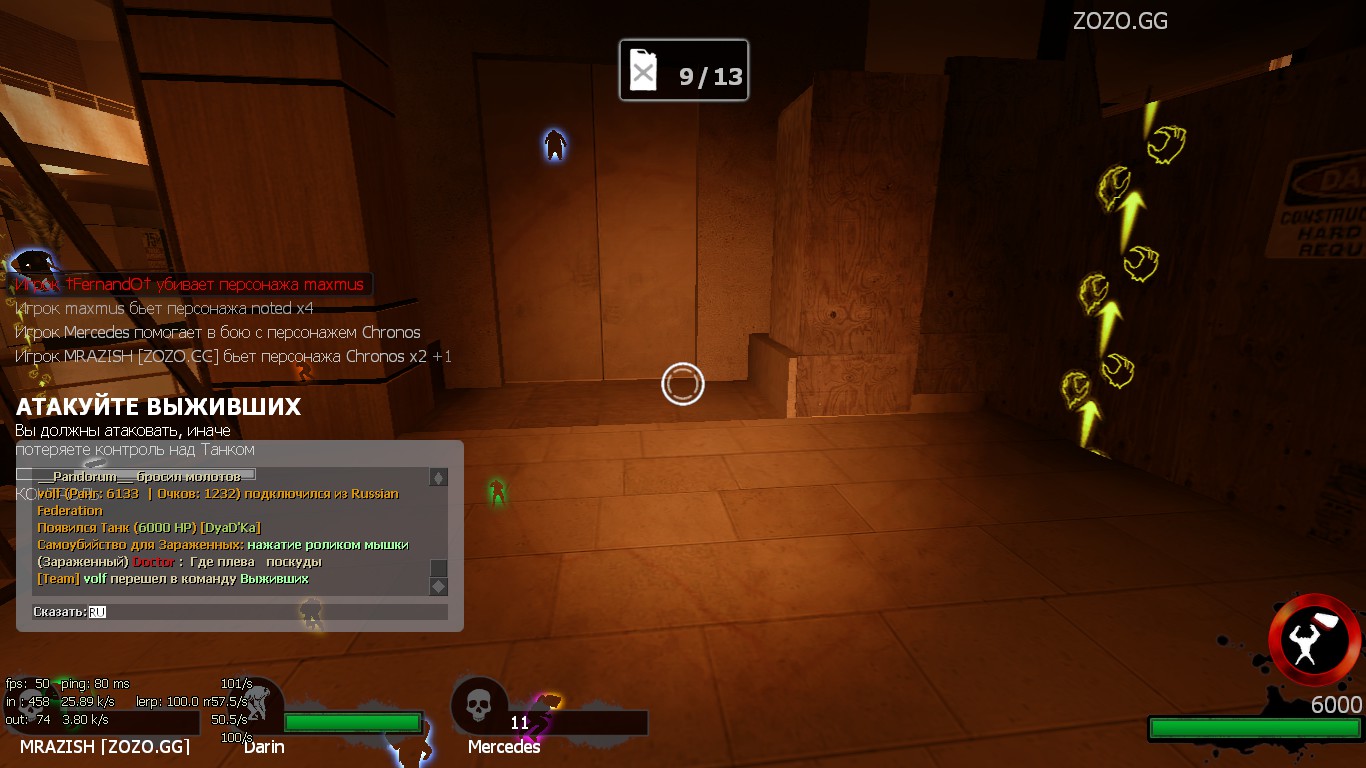
Task: Select teammate Darin's portrait icon
Action: 258,705
